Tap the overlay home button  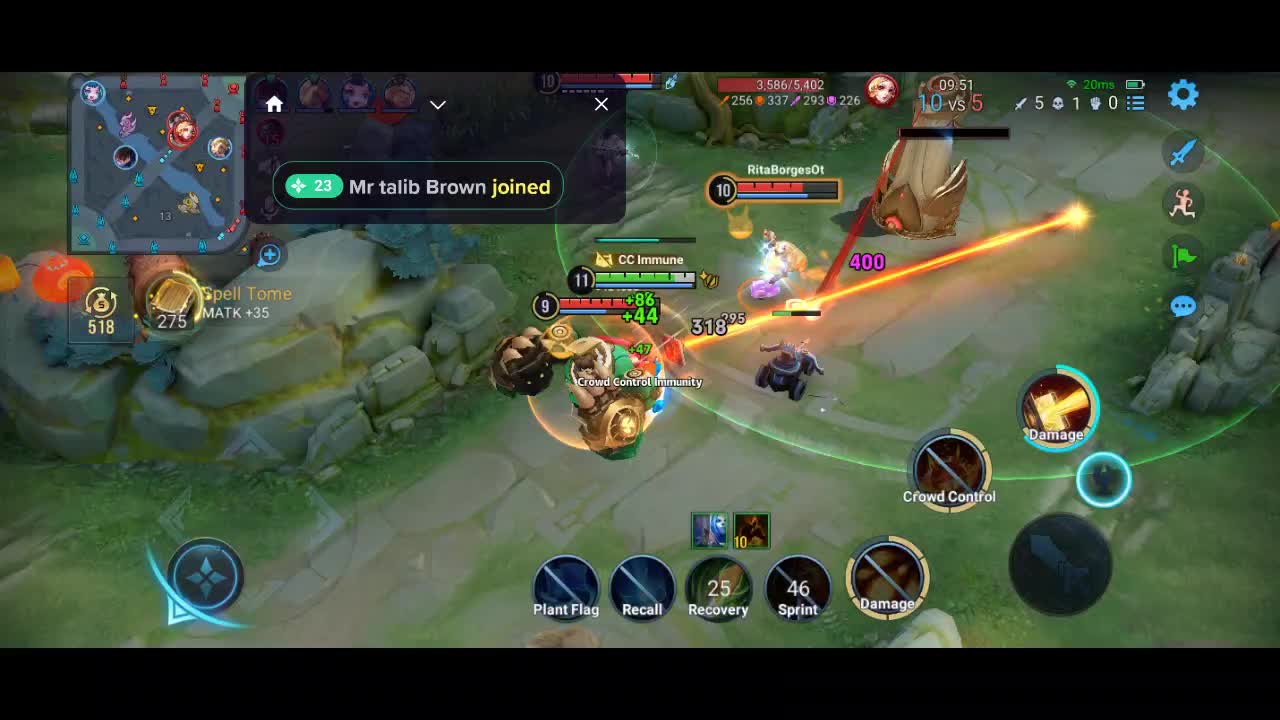point(274,104)
